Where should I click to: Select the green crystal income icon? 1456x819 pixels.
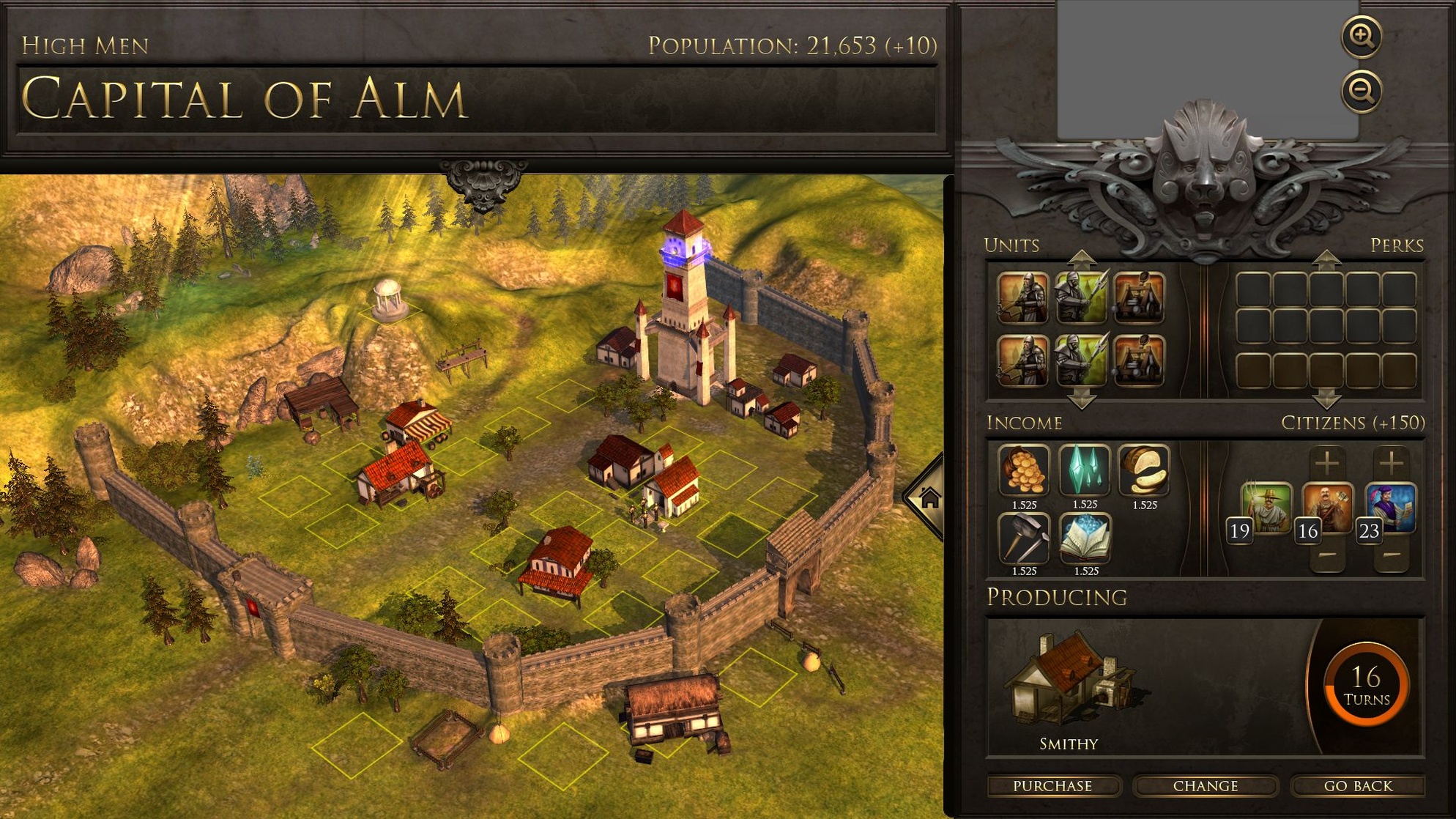pos(1085,470)
